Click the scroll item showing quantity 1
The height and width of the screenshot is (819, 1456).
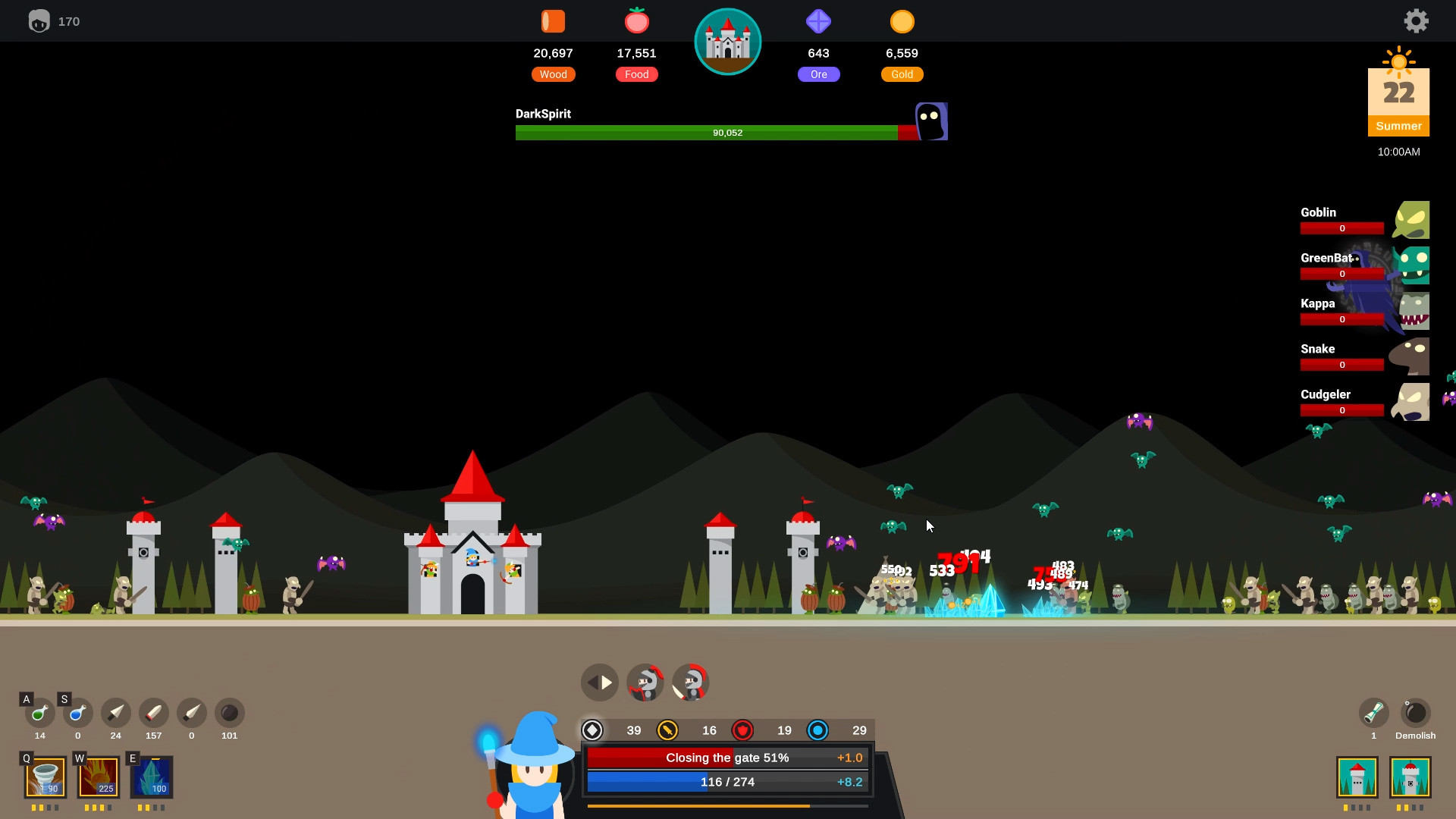tap(1373, 714)
